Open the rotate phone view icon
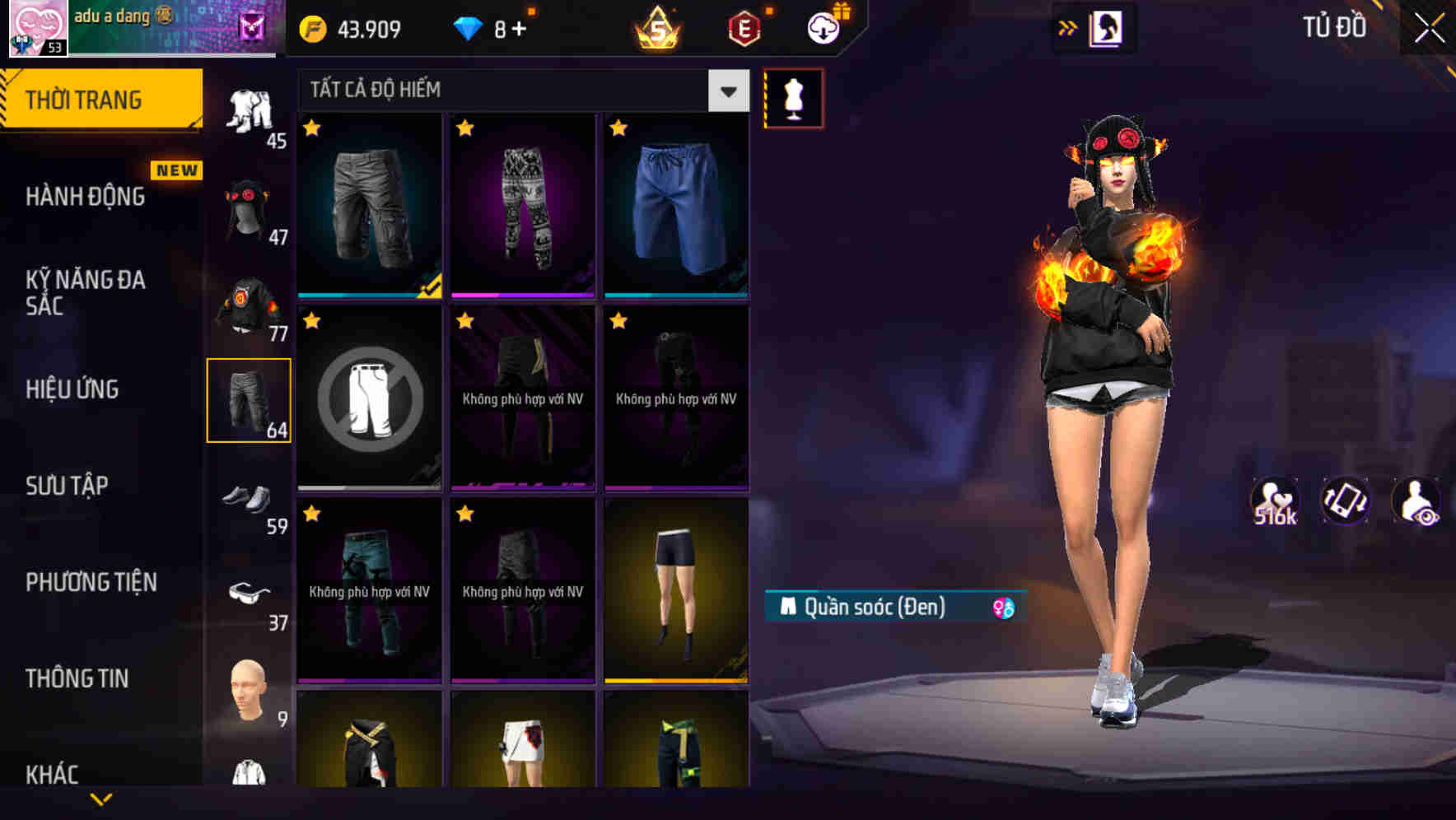 (x=1345, y=501)
